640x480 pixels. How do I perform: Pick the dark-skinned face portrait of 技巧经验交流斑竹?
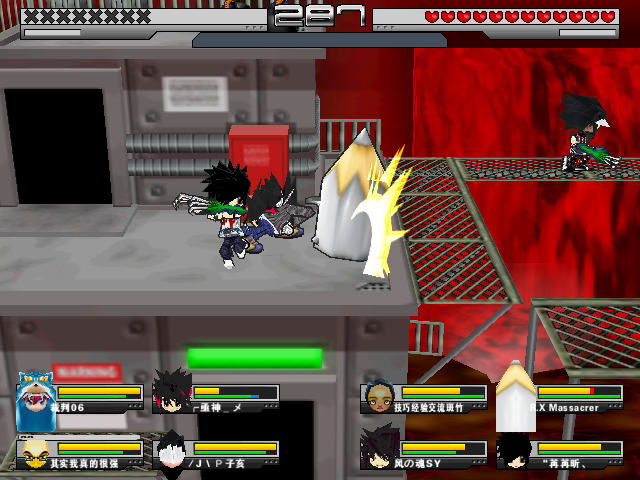click(x=379, y=397)
